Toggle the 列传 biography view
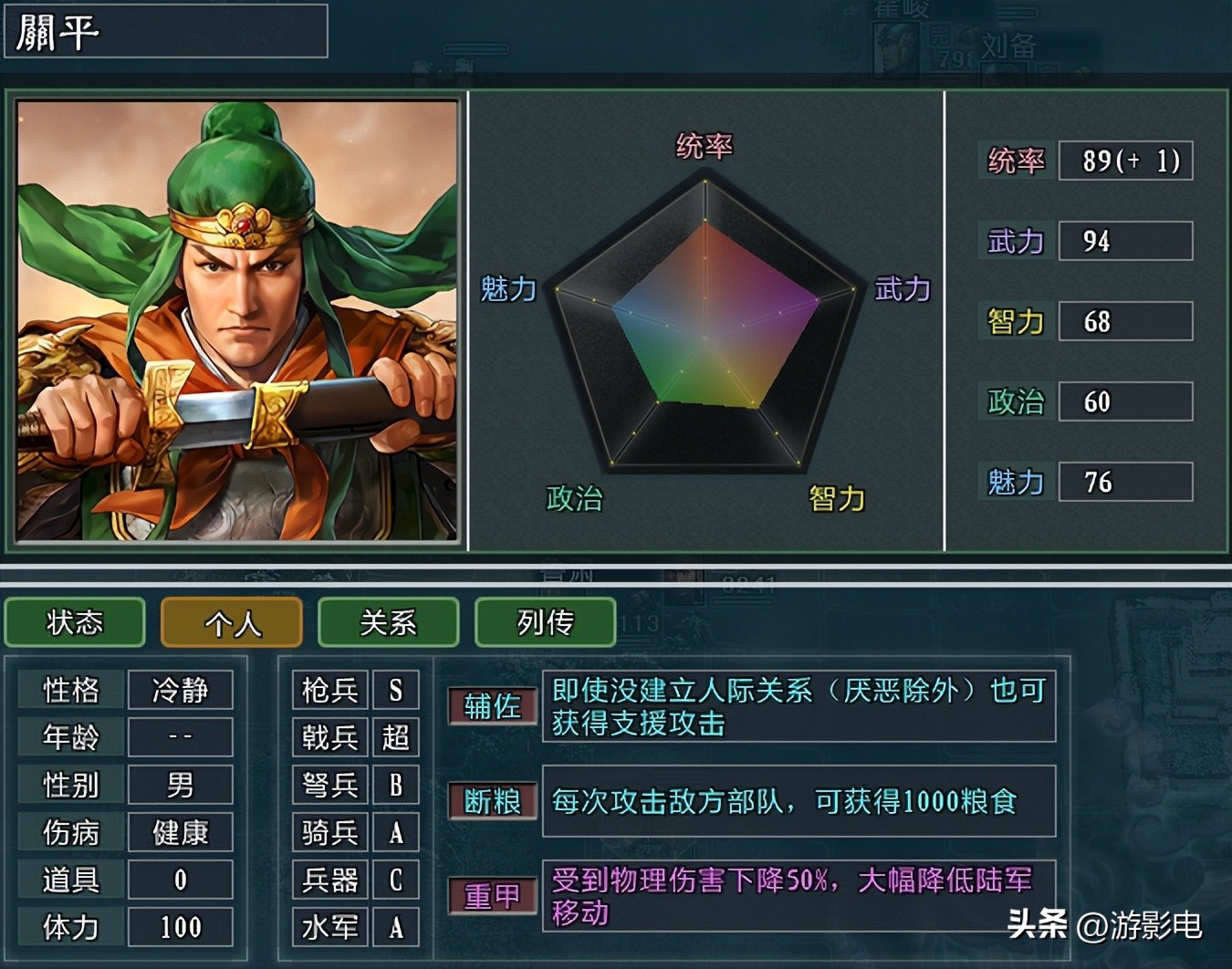The width and height of the screenshot is (1232, 969). coord(545,622)
